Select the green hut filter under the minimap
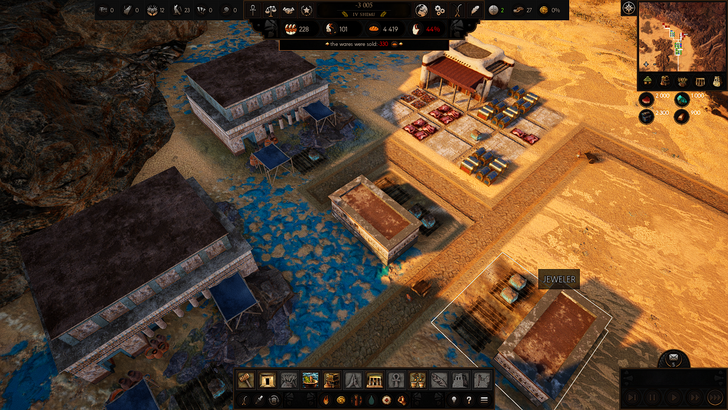This screenshot has width=728, height=410. click(647, 80)
